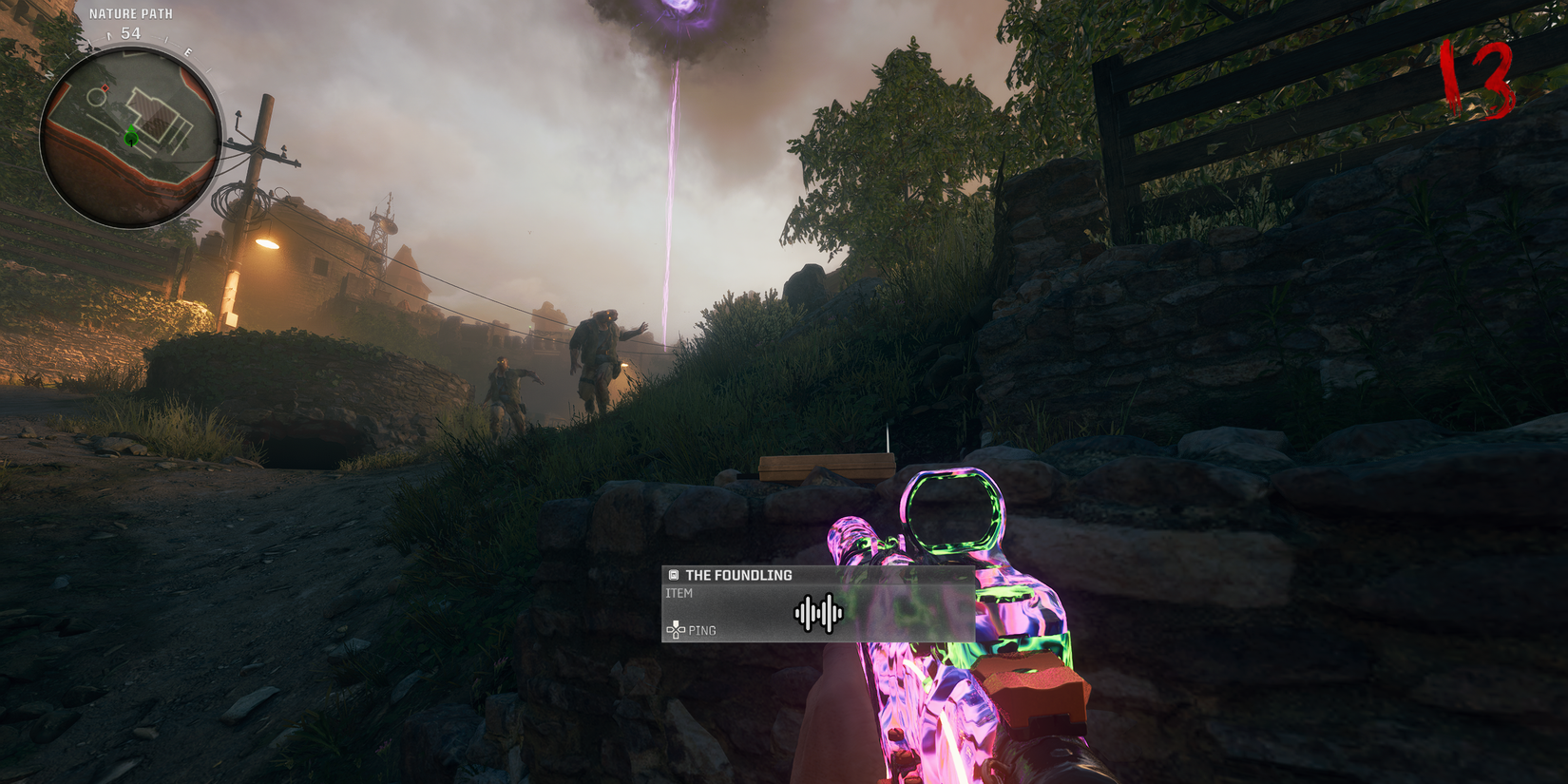Click the compass heading reading 54

coord(129,32)
